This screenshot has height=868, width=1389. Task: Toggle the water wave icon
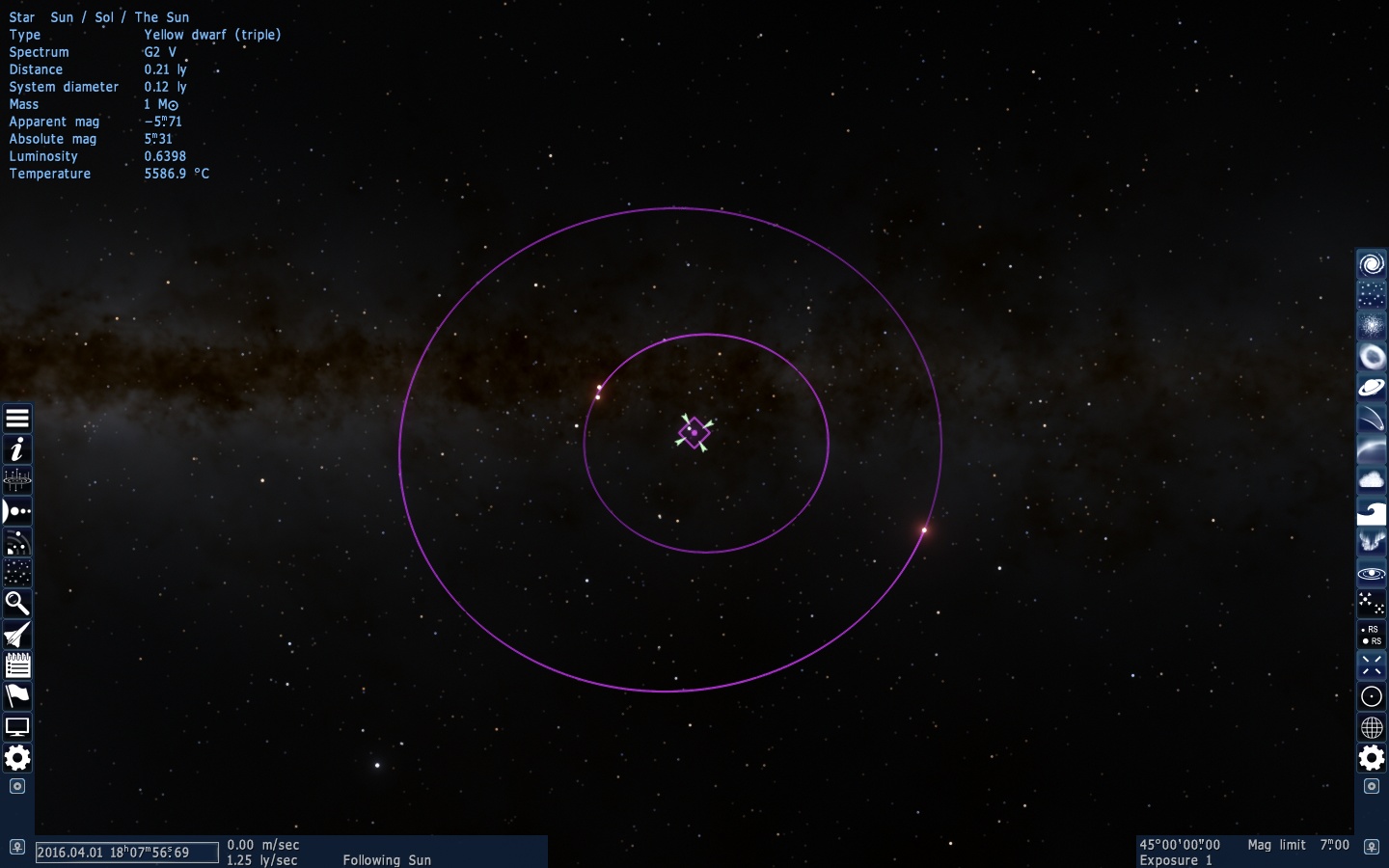tap(1372, 511)
